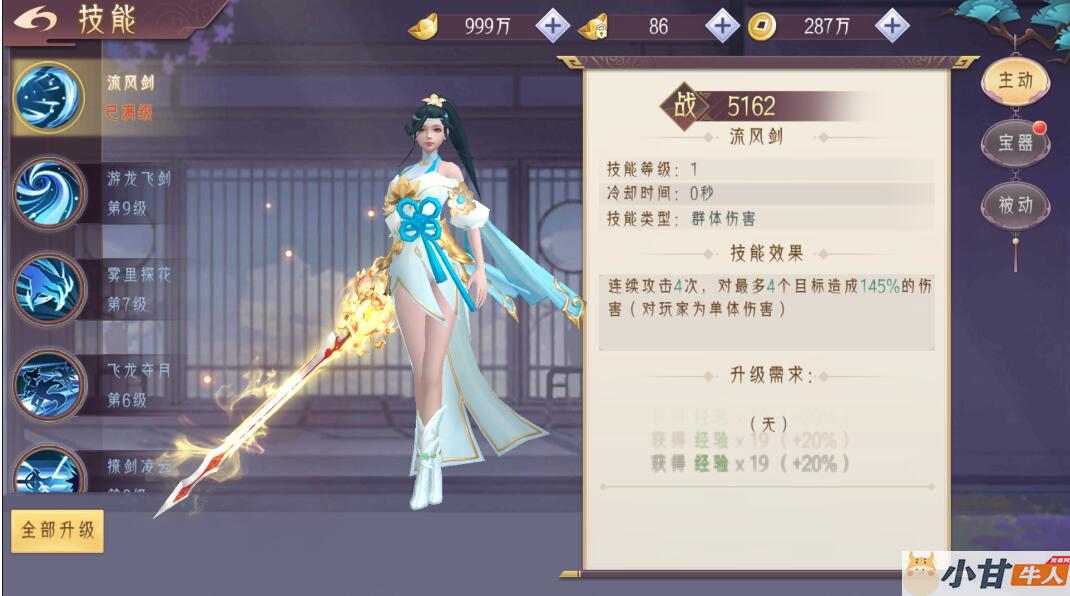Add bound ingots via the plus button
The width and height of the screenshot is (1070, 596).
[x=722, y=26]
